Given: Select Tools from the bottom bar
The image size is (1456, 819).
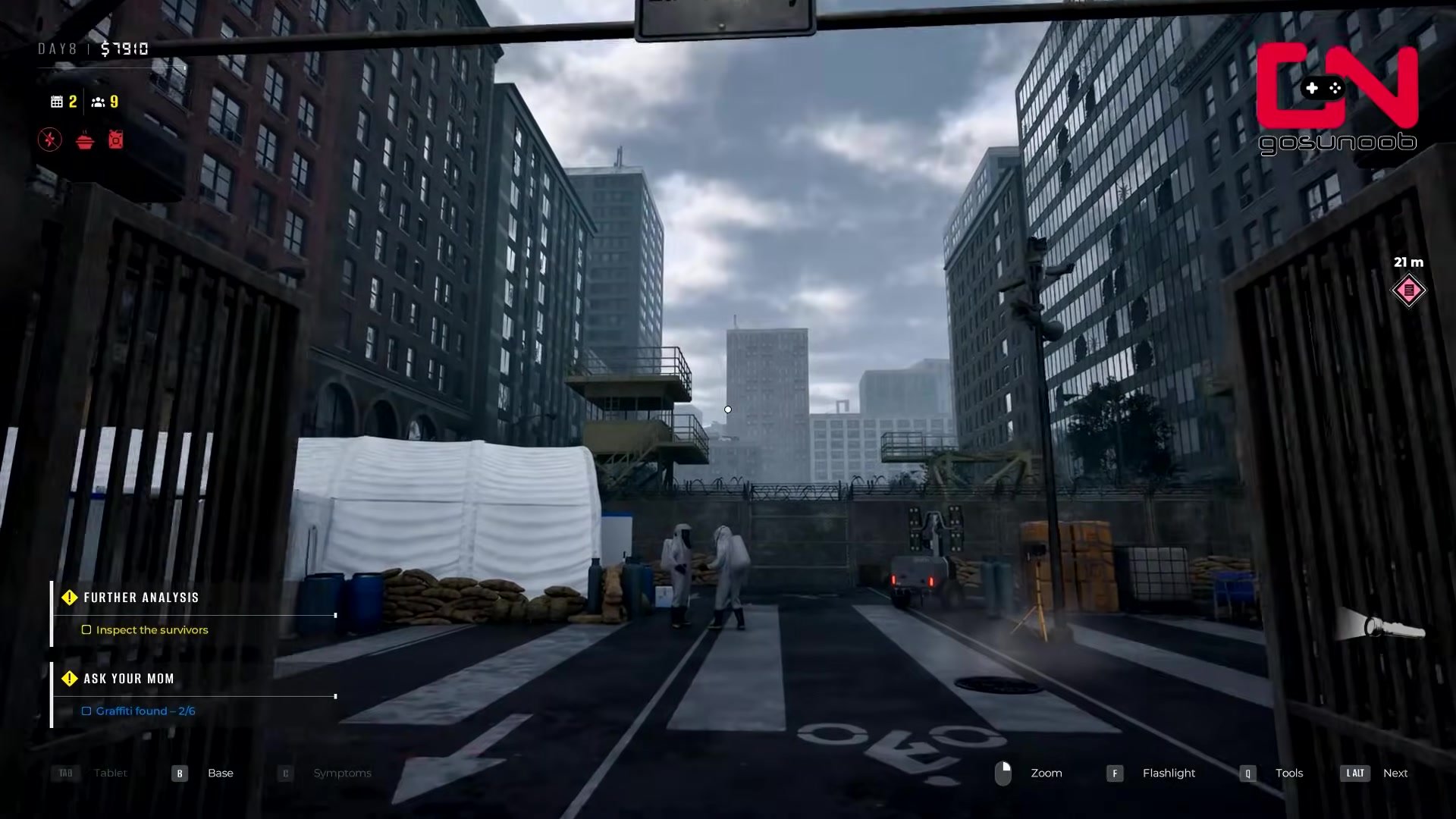Looking at the screenshot, I should tap(1289, 773).
